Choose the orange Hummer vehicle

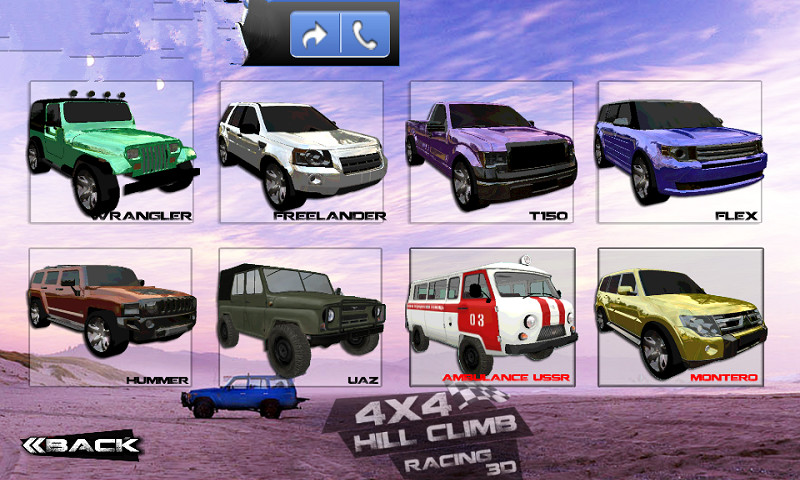pos(111,317)
